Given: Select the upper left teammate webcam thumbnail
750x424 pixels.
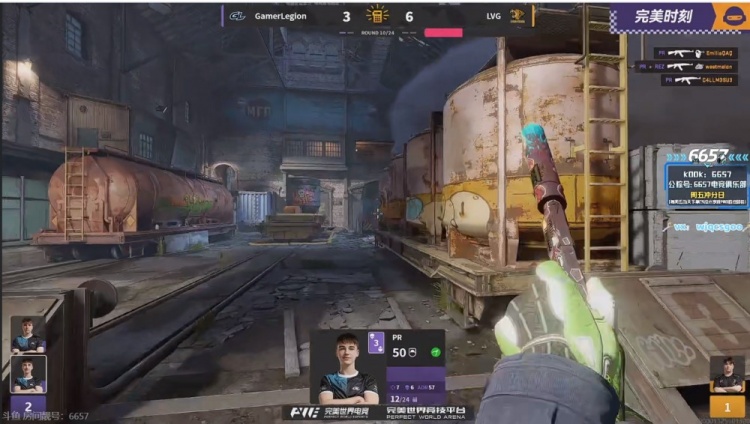Looking at the screenshot, I should [x=28, y=335].
